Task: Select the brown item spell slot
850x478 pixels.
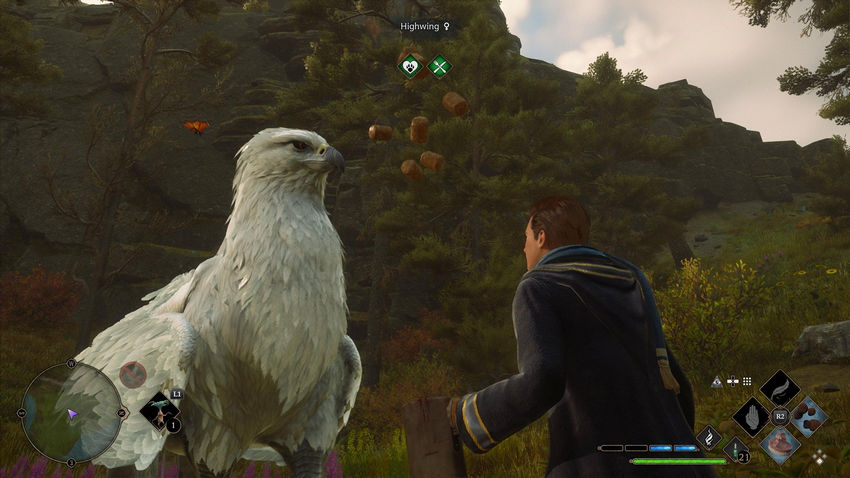Action: click(779, 445)
